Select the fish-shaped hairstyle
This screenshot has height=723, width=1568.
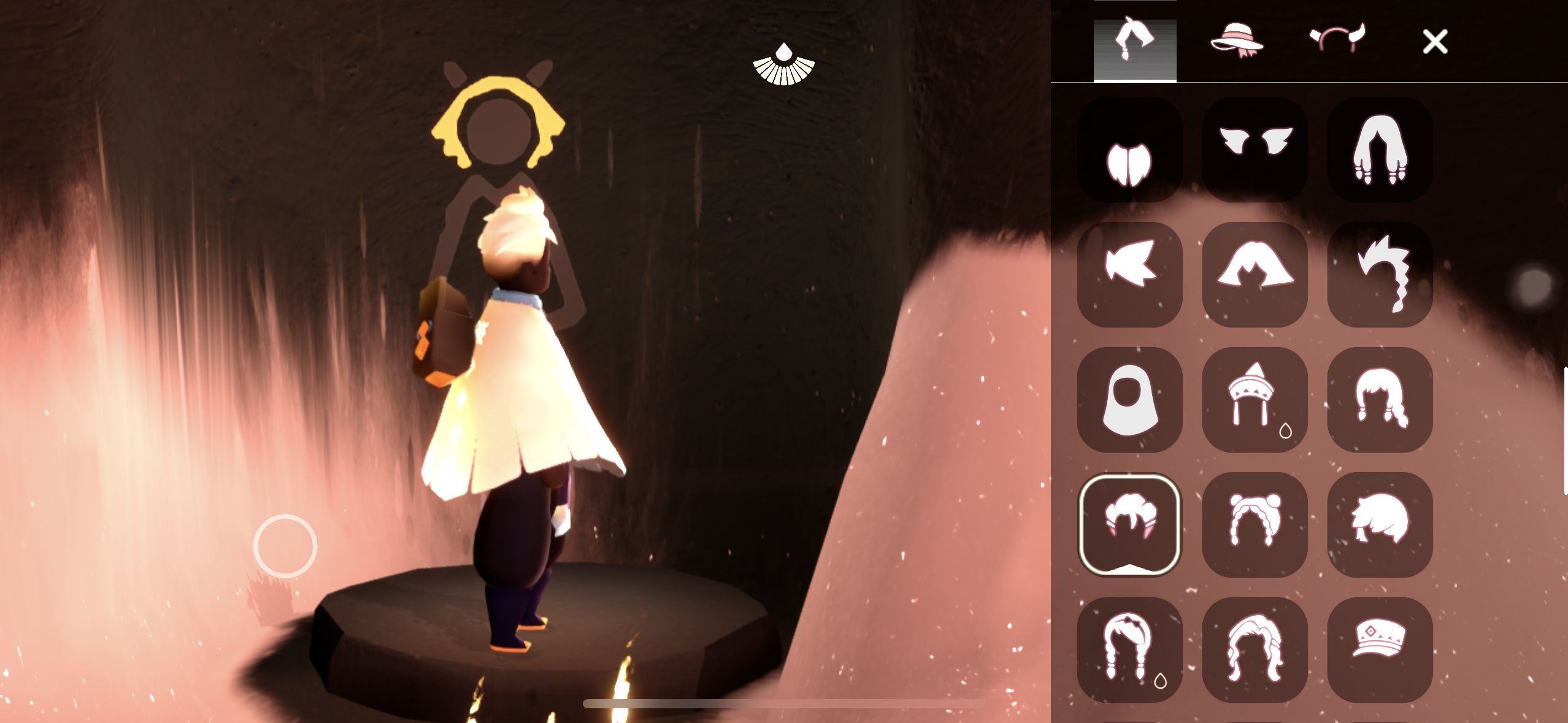1130,275
